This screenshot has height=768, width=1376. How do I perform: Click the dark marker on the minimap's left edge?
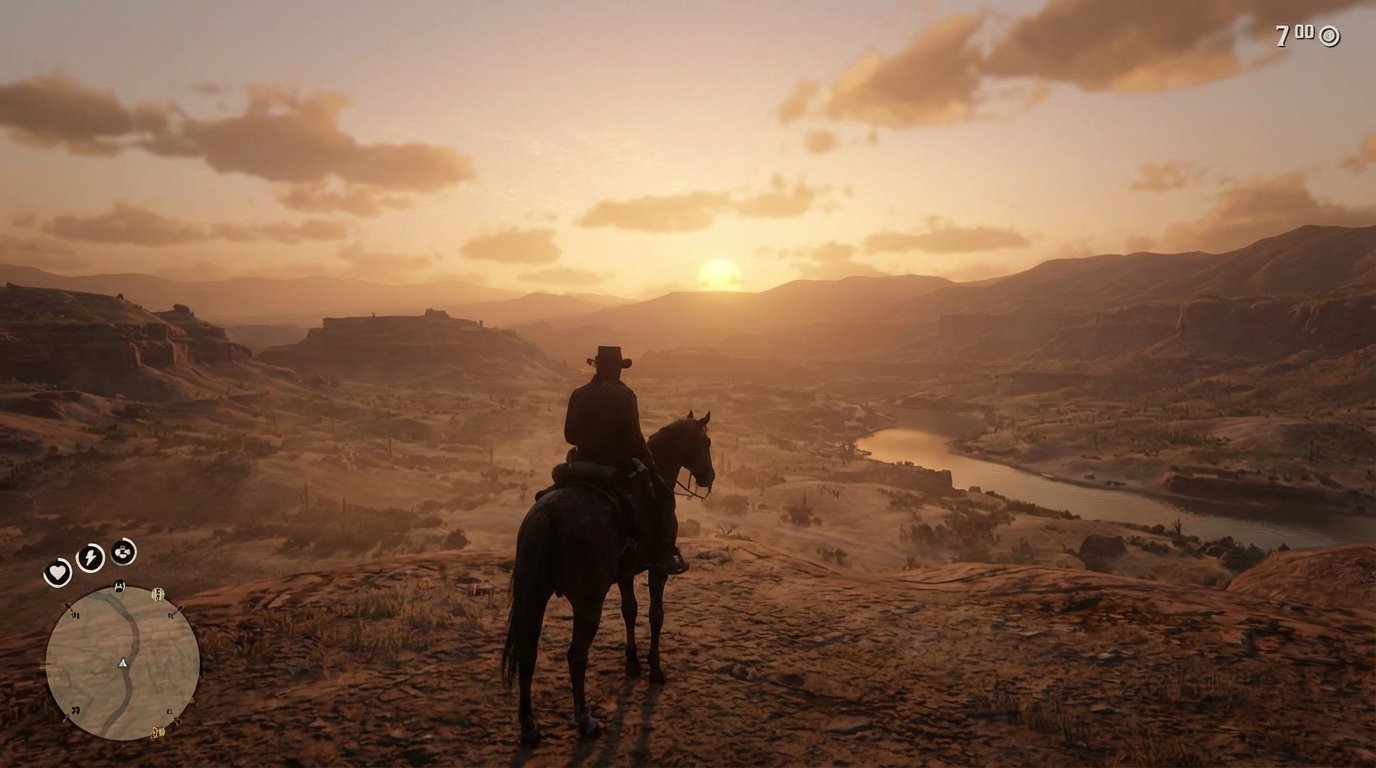[48, 663]
